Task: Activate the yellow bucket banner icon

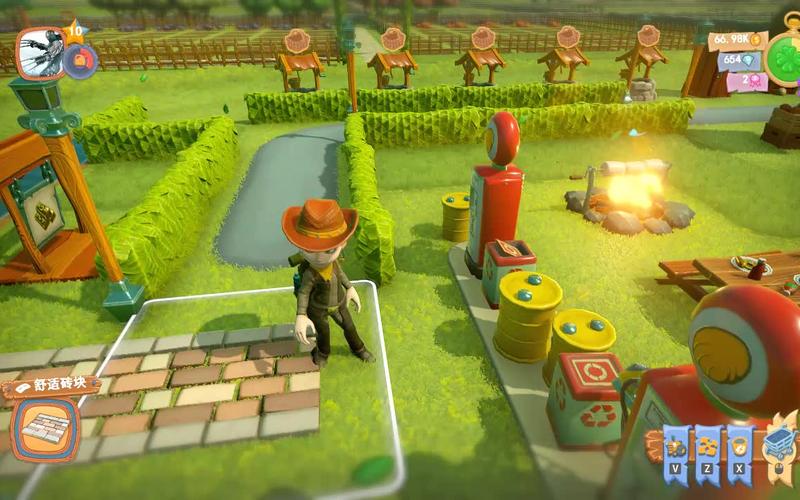Action: point(738,446)
